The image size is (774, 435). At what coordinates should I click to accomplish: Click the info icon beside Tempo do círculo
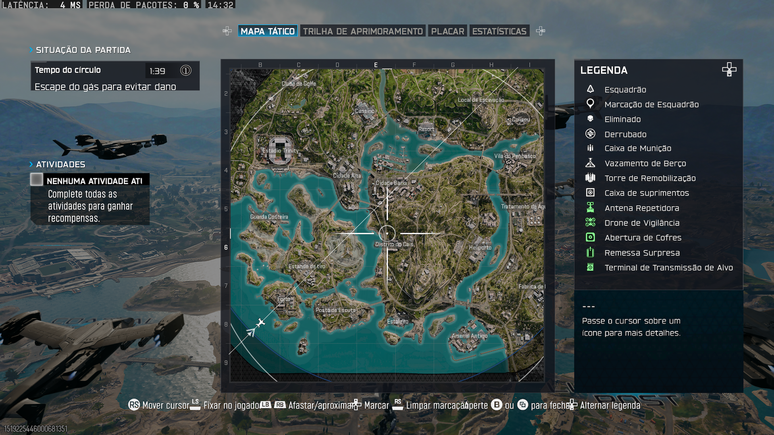[186, 71]
